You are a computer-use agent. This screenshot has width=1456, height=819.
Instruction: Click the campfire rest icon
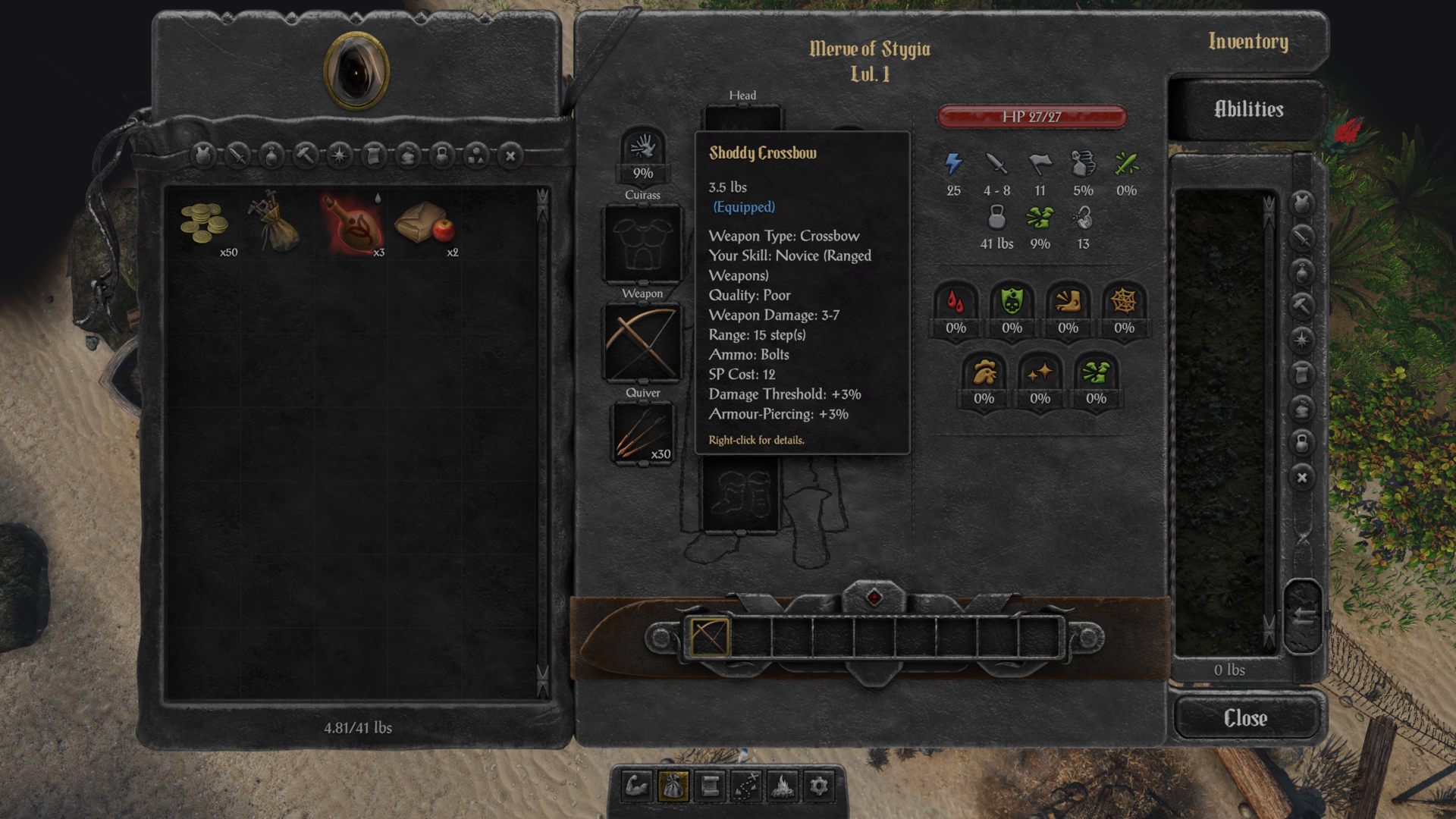click(783, 786)
